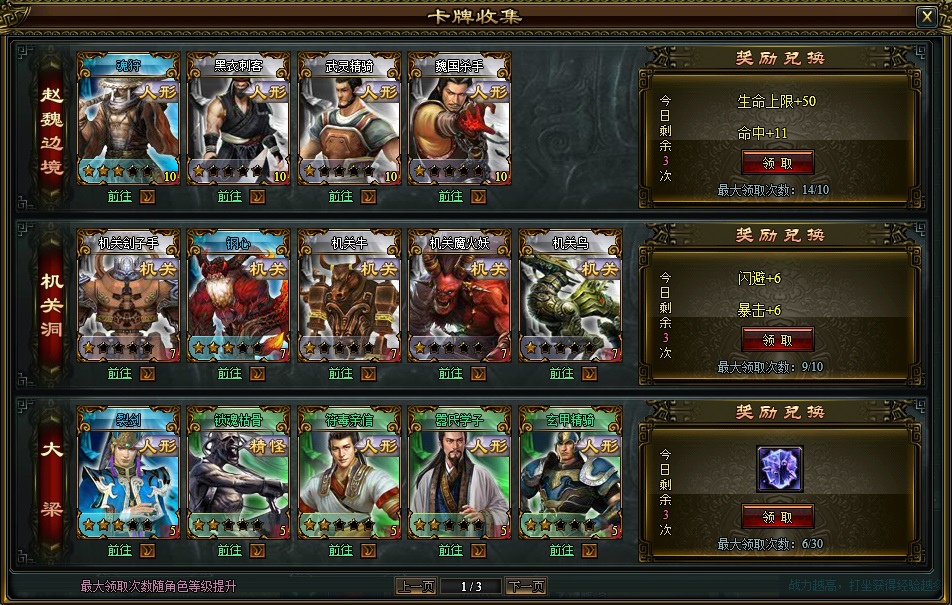
Task: Pick the 魏国杀手 card
Action: coord(459,119)
